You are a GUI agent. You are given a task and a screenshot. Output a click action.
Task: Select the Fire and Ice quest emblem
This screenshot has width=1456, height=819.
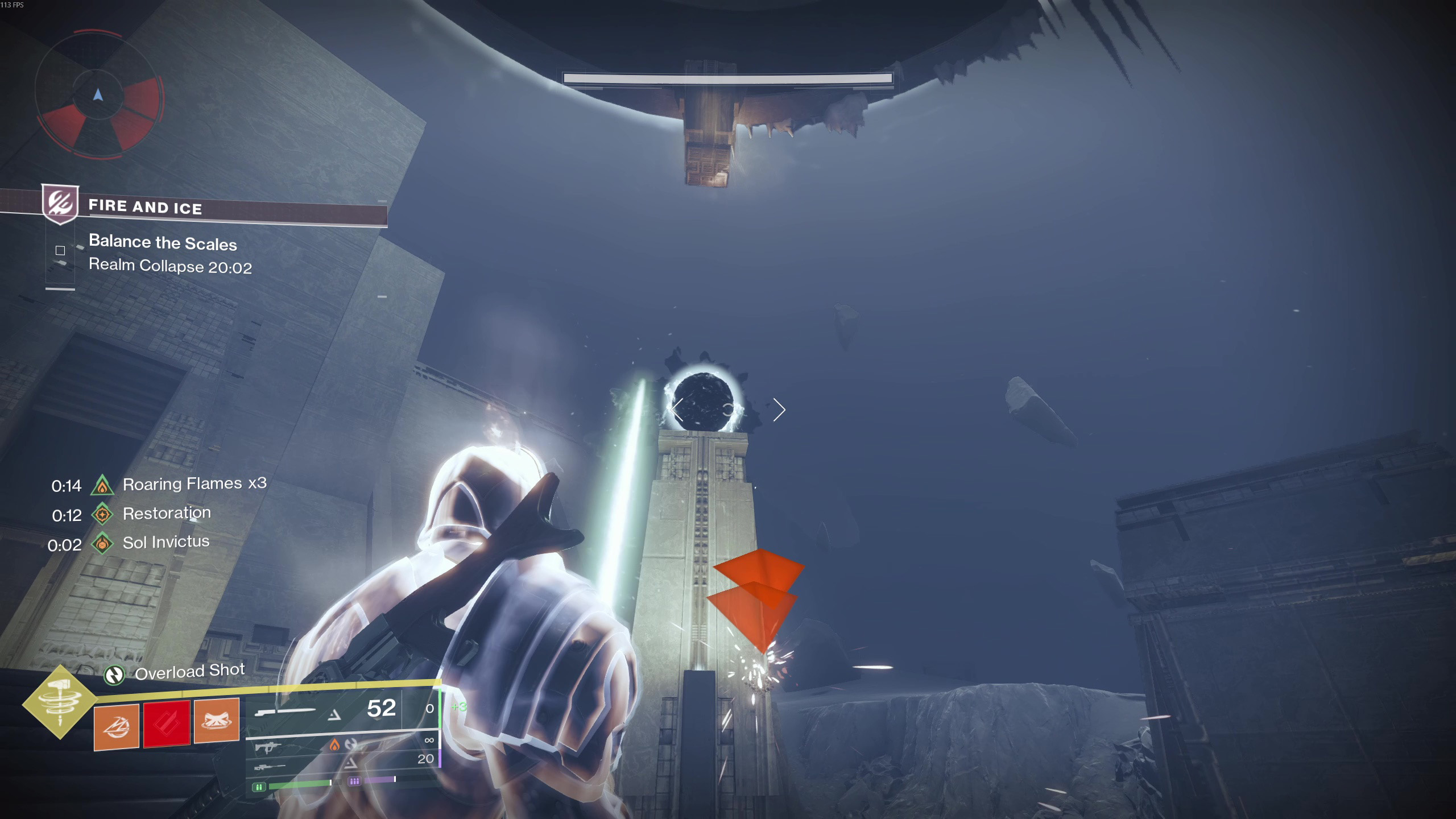pos(60,204)
